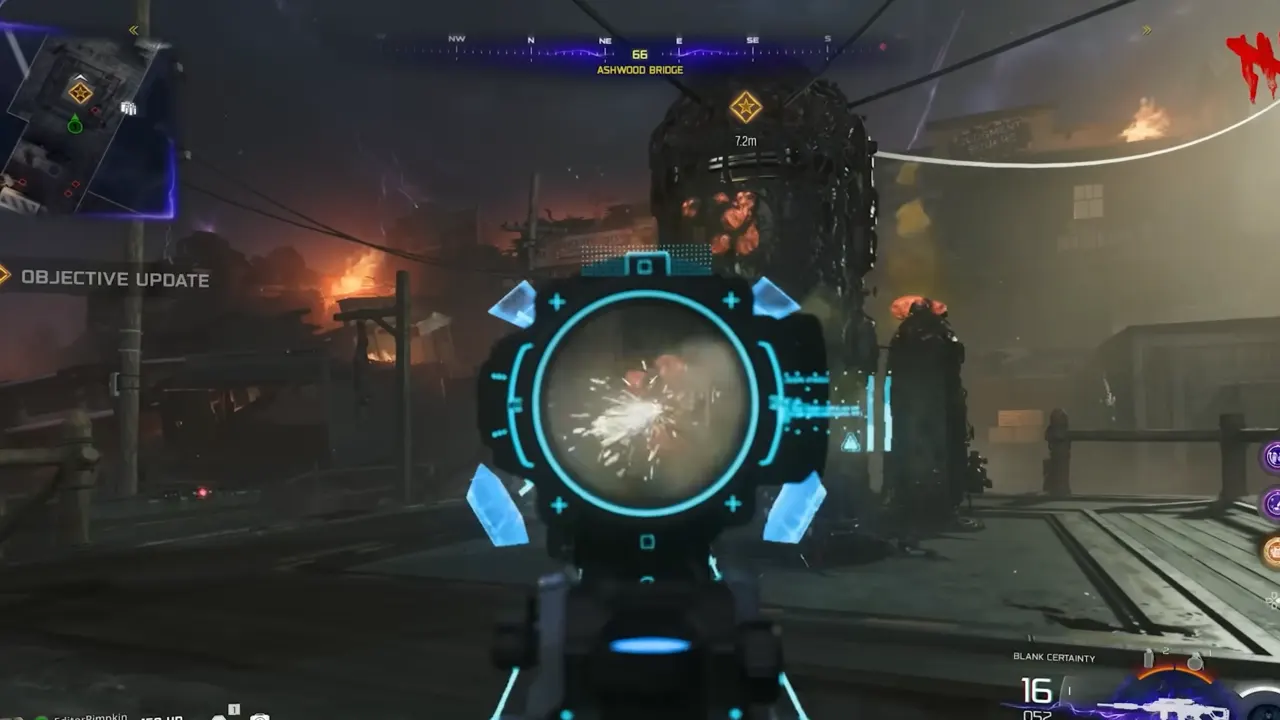Screen dimensions: 1280x720
Task: Select the orange perk icon
Action: pos(1272,551)
